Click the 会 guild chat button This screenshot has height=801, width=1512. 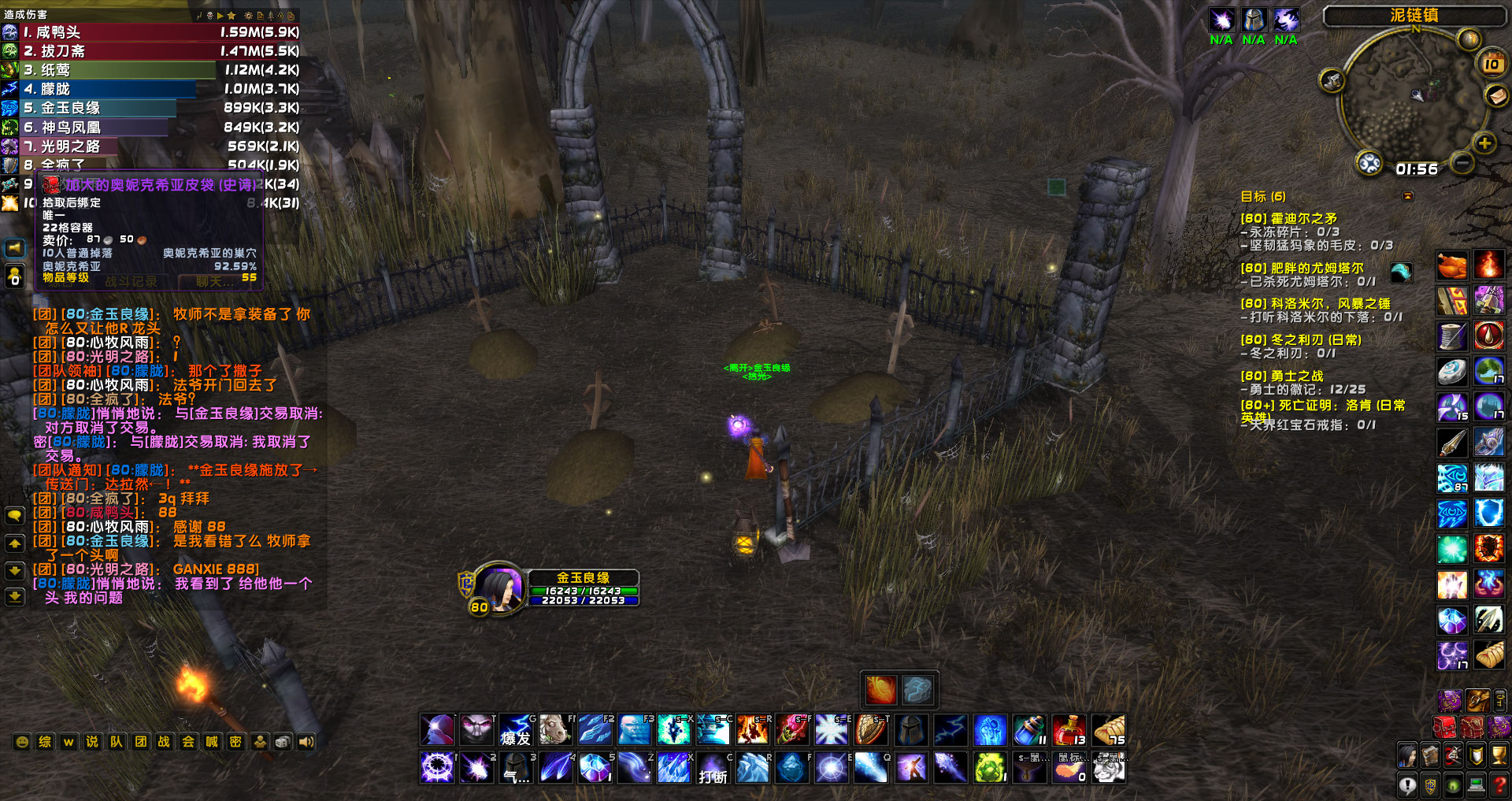tap(187, 742)
